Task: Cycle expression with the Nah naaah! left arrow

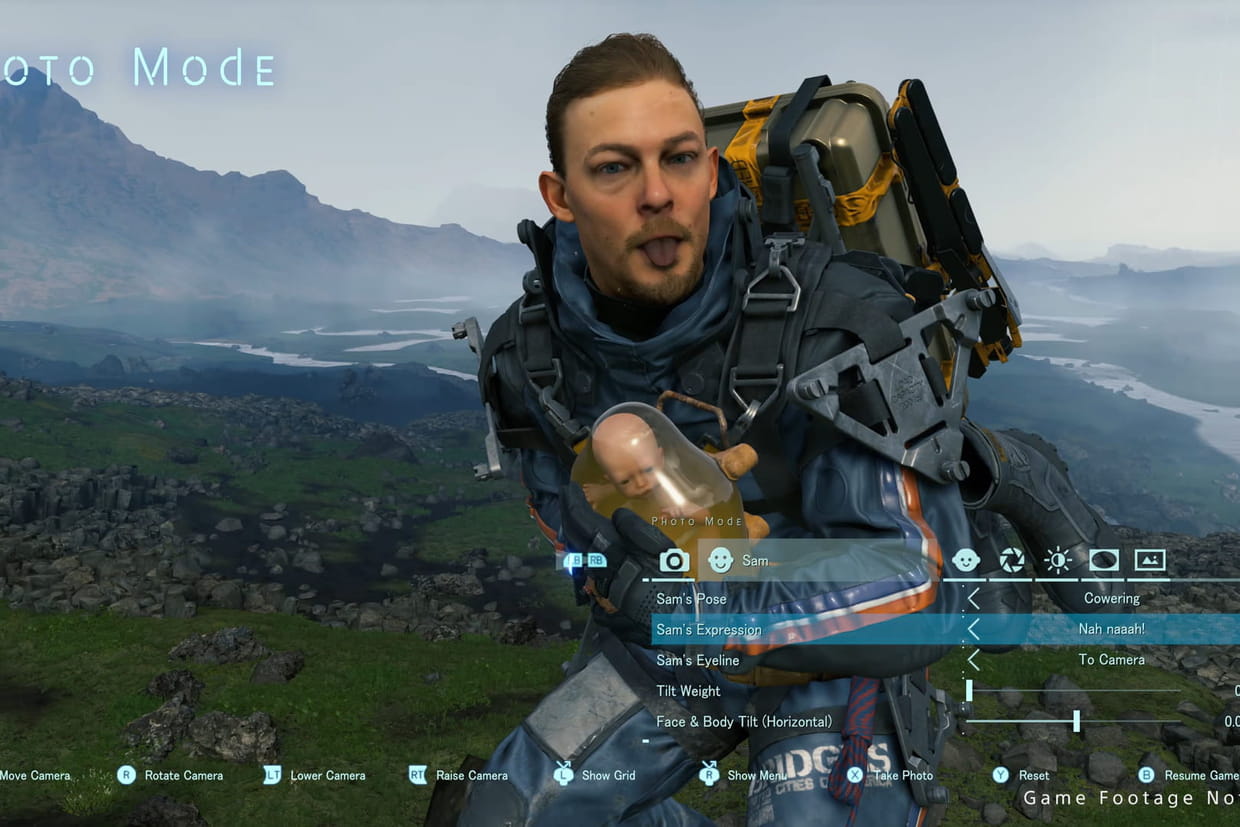Action: [x=973, y=630]
